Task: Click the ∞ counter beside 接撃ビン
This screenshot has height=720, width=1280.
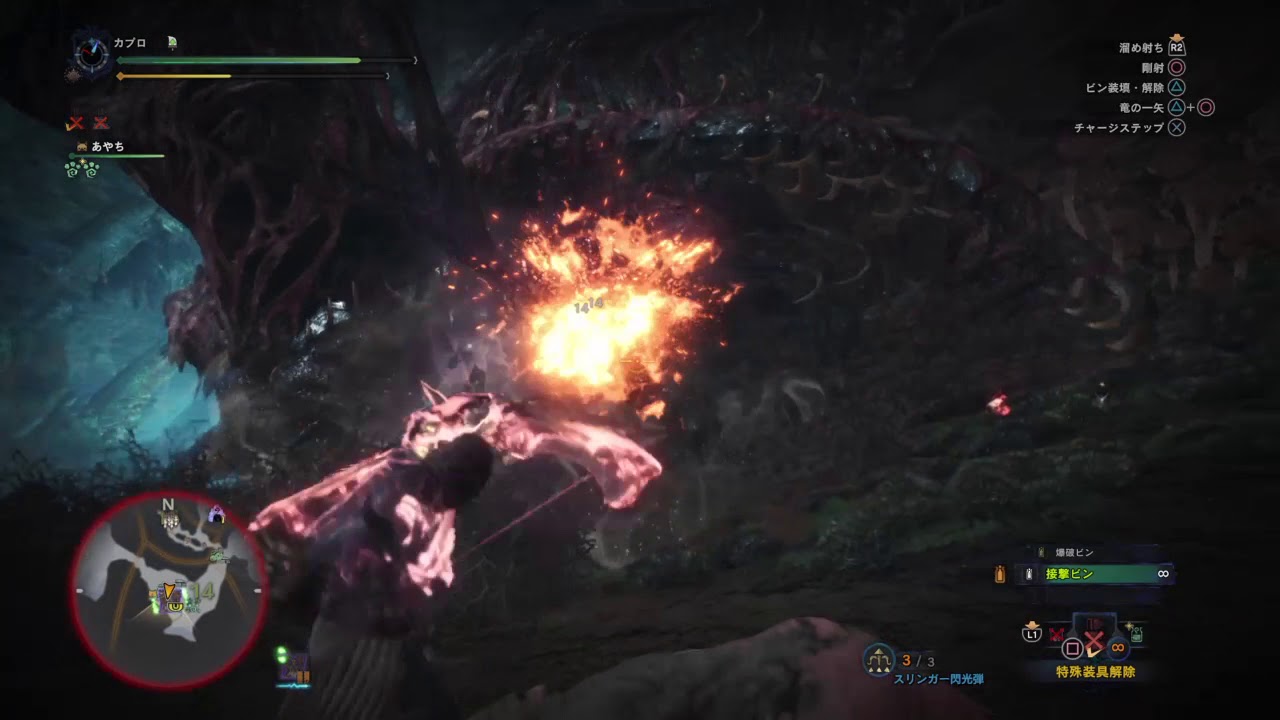Action: (x=1163, y=573)
